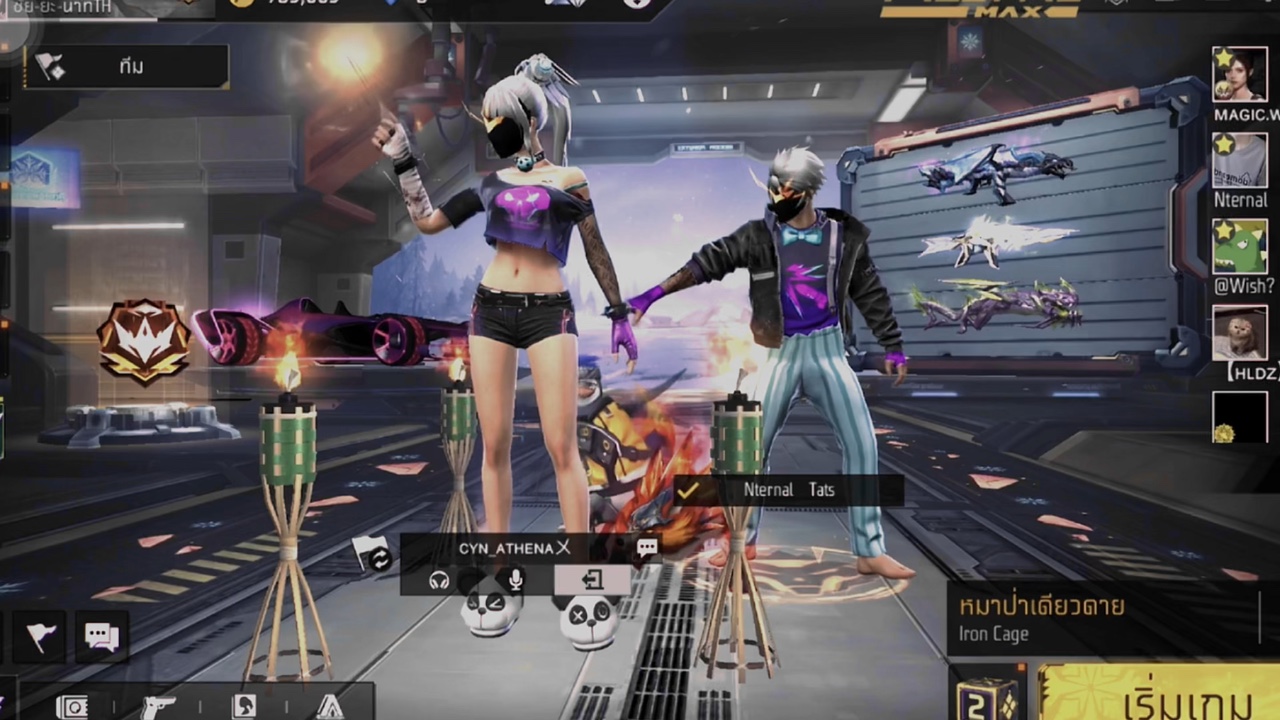Click the triangular emblem icon in bottom toolbar
The width and height of the screenshot is (1280, 720).
[x=329, y=707]
